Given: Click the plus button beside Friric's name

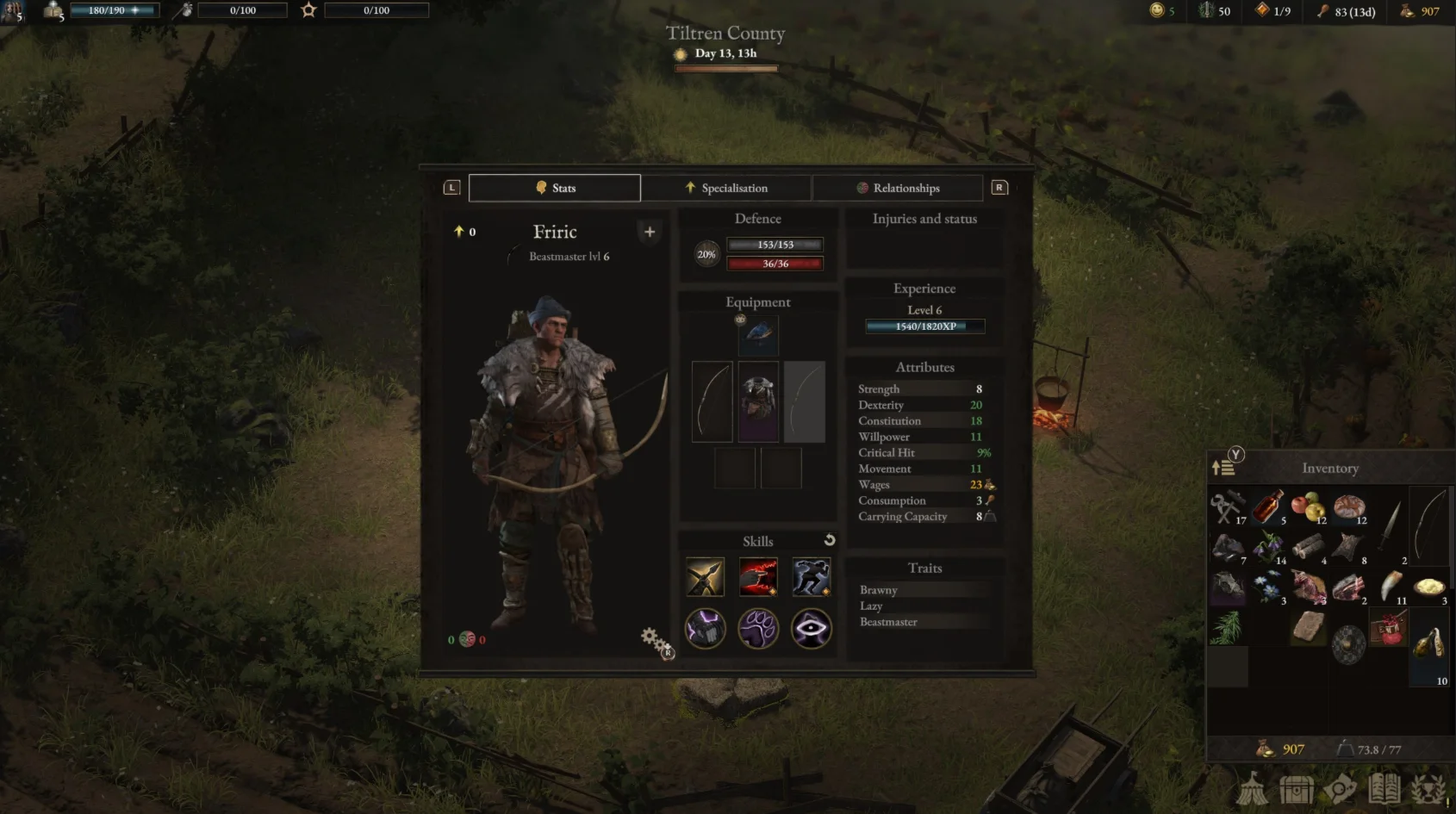Looking at the screenshot, I should tap(650, 232).
